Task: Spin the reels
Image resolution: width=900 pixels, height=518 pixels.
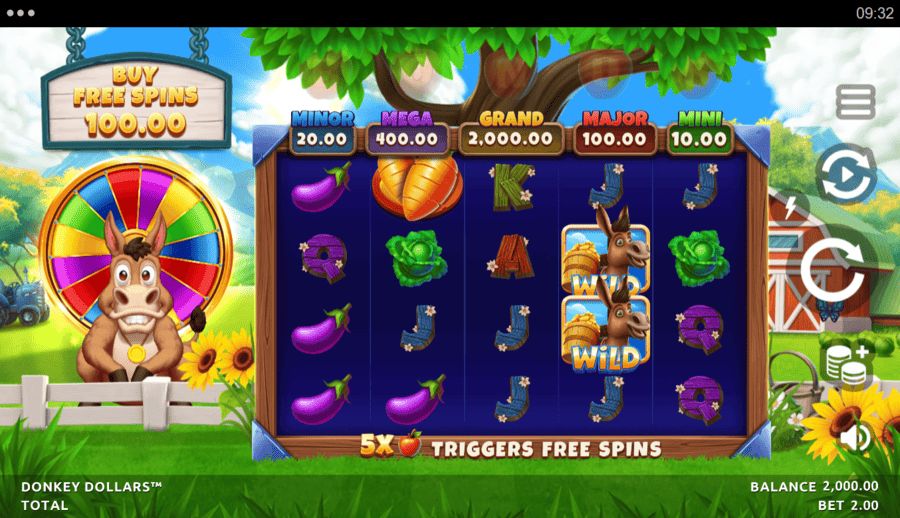Action: 834,268
